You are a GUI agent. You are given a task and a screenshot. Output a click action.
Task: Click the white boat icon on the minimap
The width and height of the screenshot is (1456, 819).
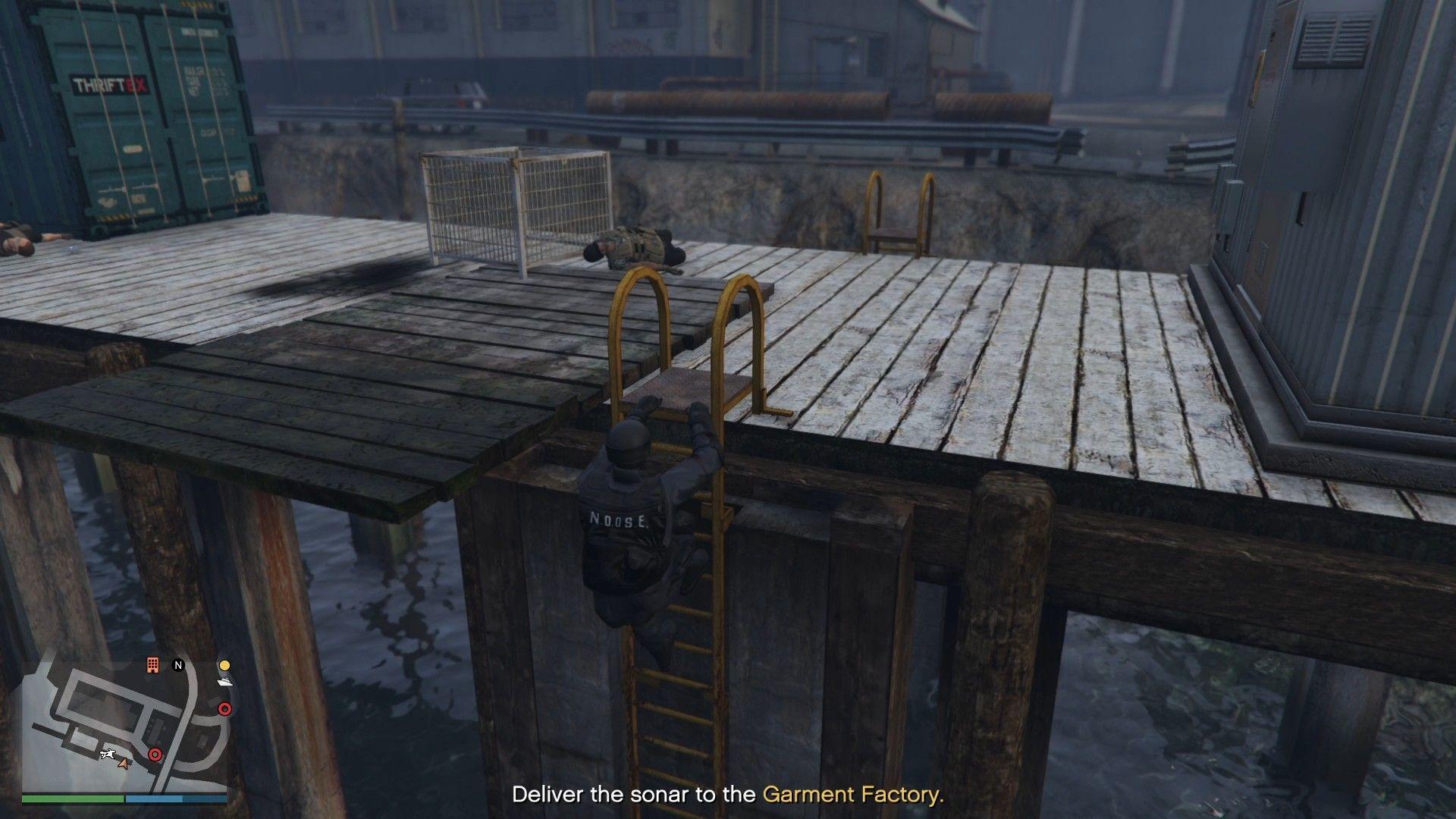pos(224,682)
